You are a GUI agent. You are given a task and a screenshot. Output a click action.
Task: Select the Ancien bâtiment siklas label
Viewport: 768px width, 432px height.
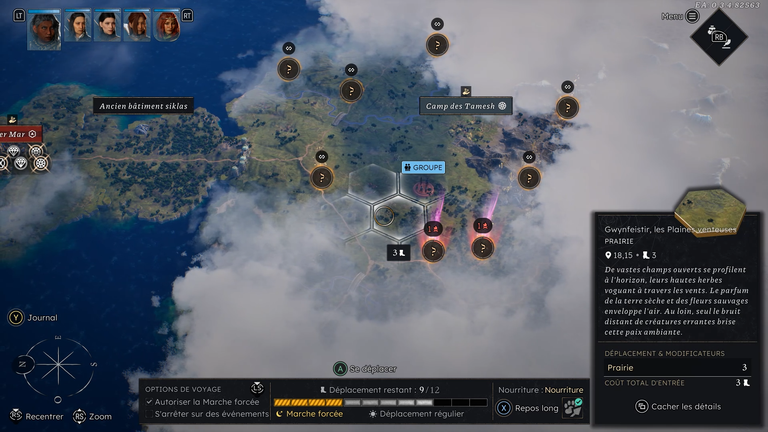143,105
